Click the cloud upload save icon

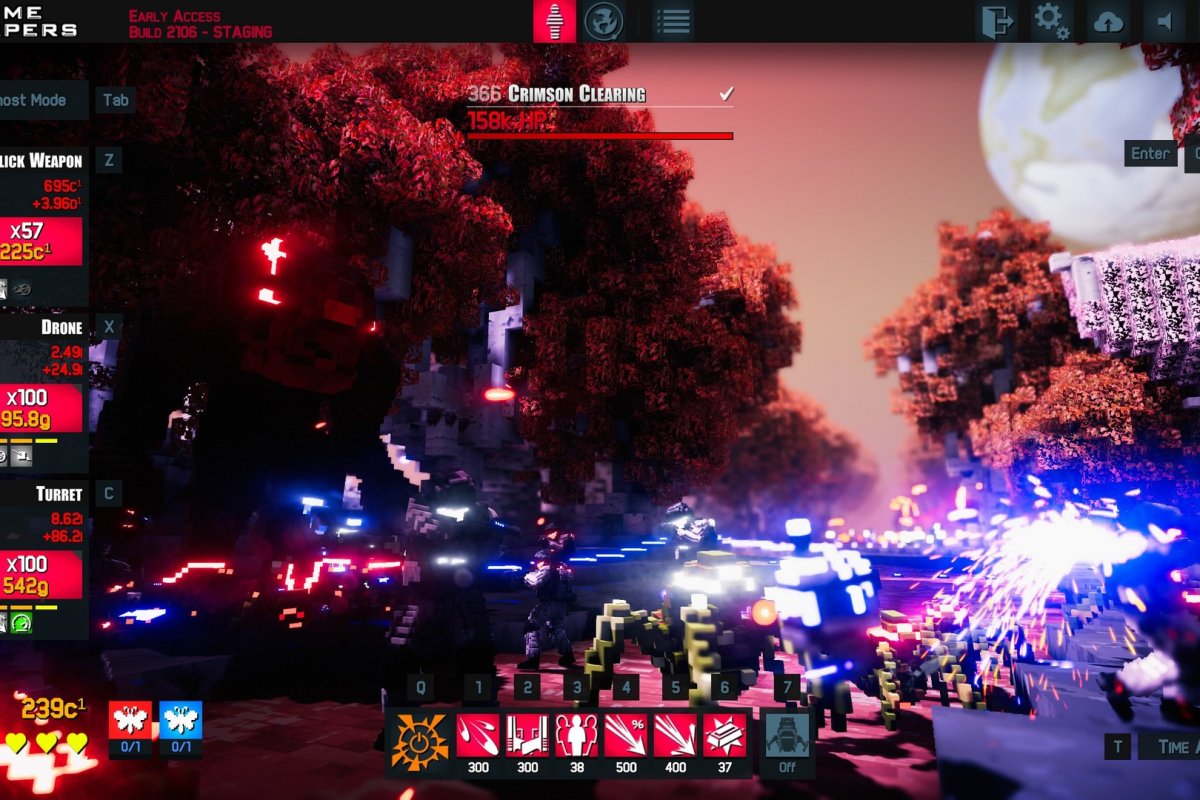coord(1108,21)
